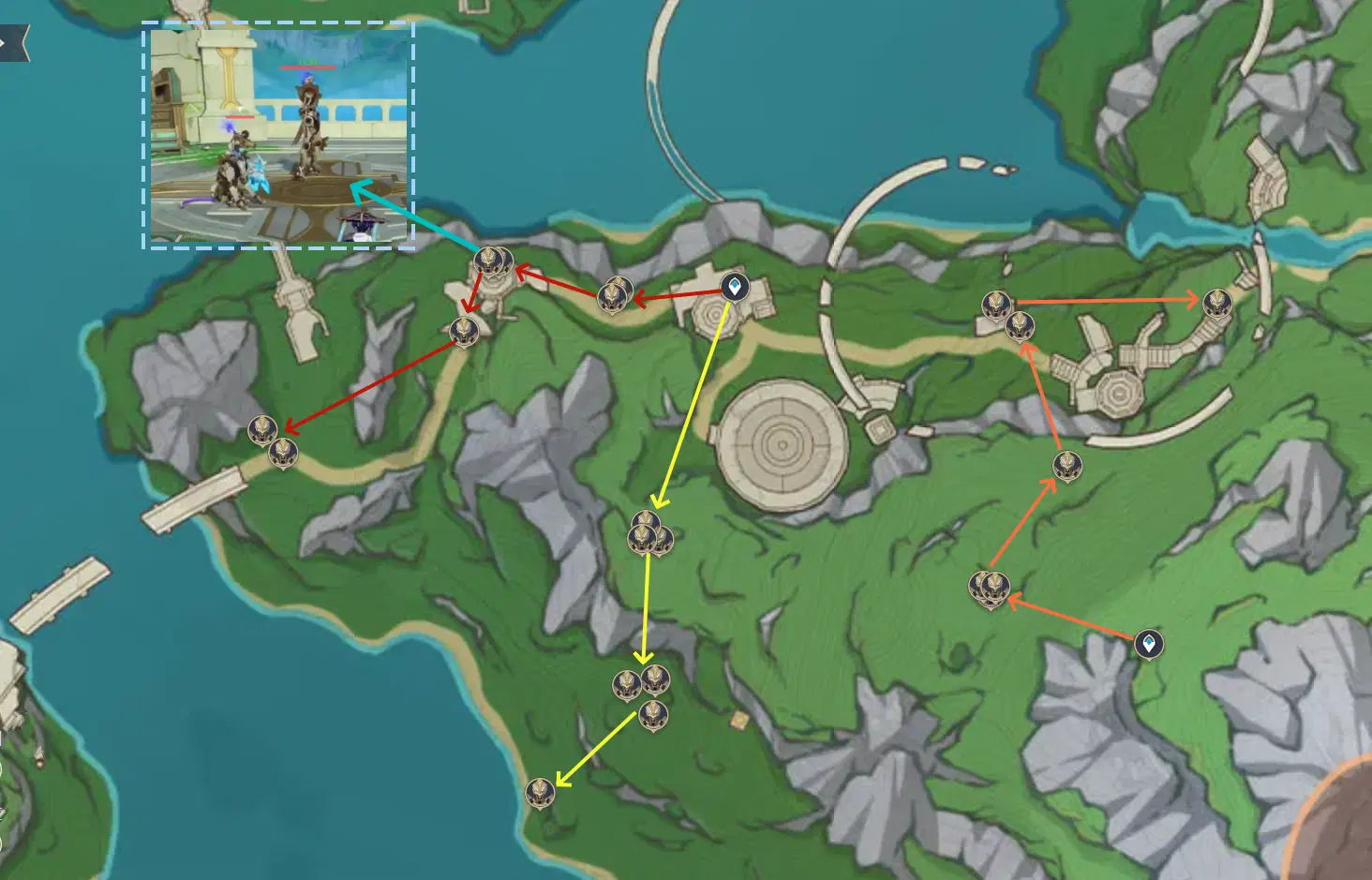The height and width of the screenshot is (880, 1372).
Task: Click the small white marker on the southern road
Action: (x=738, y=722)
